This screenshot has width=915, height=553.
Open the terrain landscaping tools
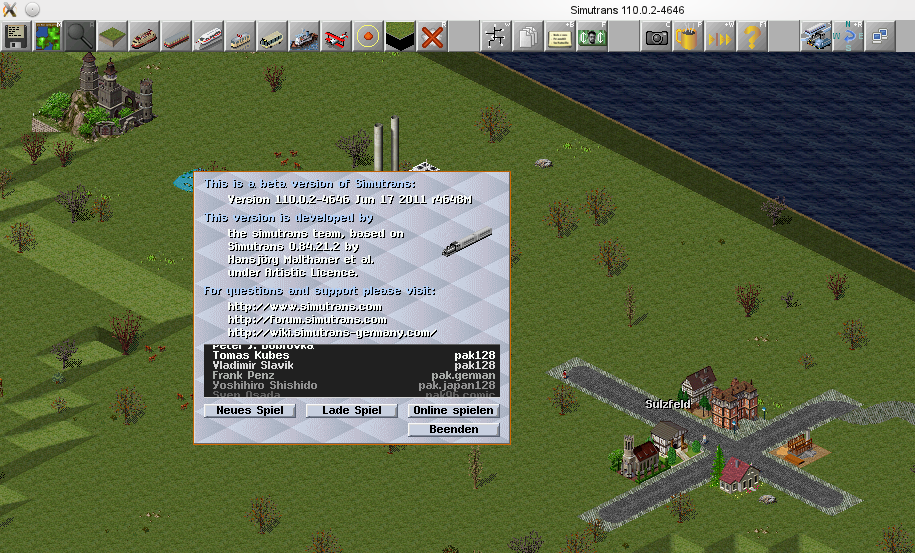tap(111, 37)
